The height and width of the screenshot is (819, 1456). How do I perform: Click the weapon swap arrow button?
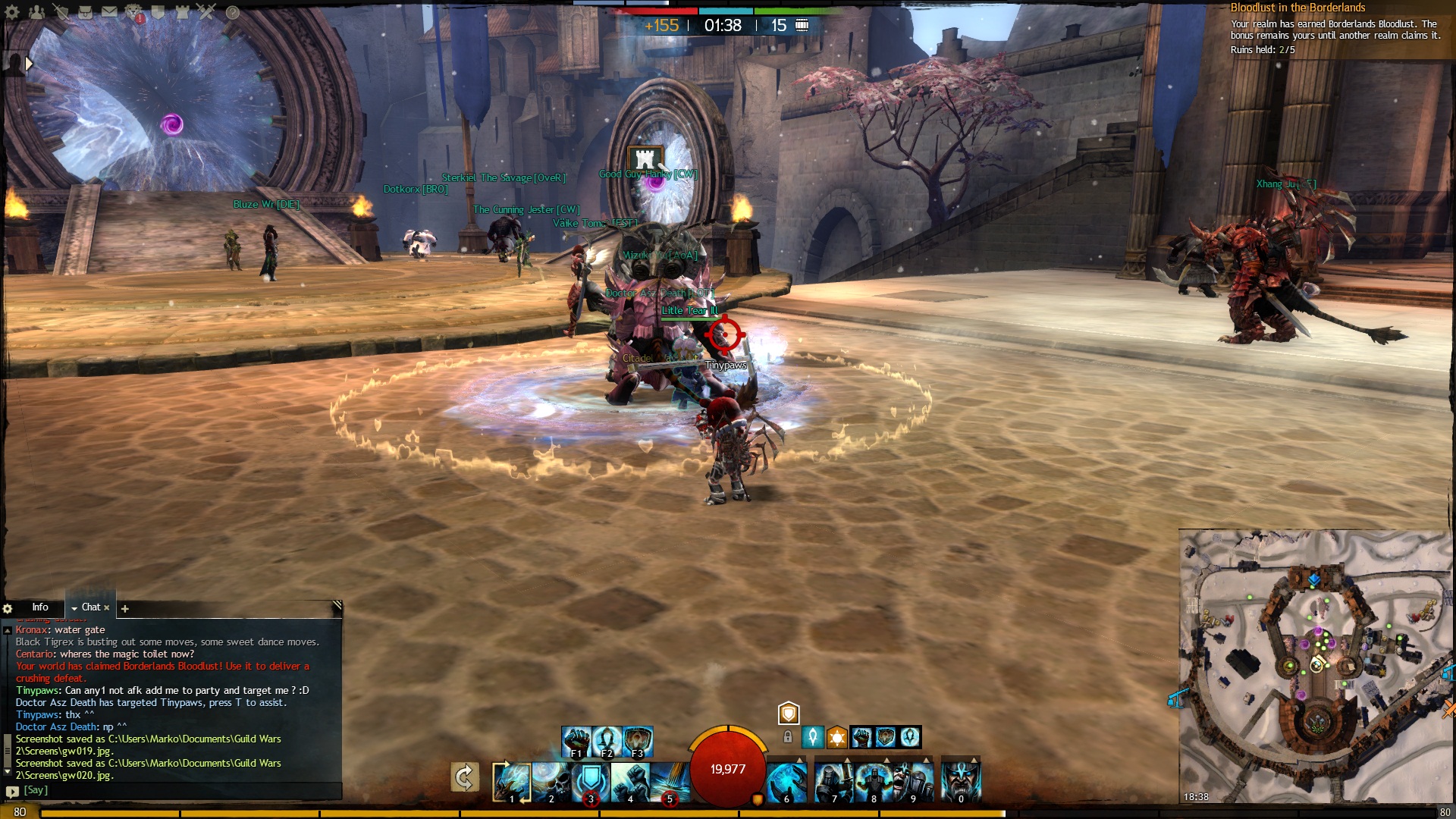tap(464, 777)
